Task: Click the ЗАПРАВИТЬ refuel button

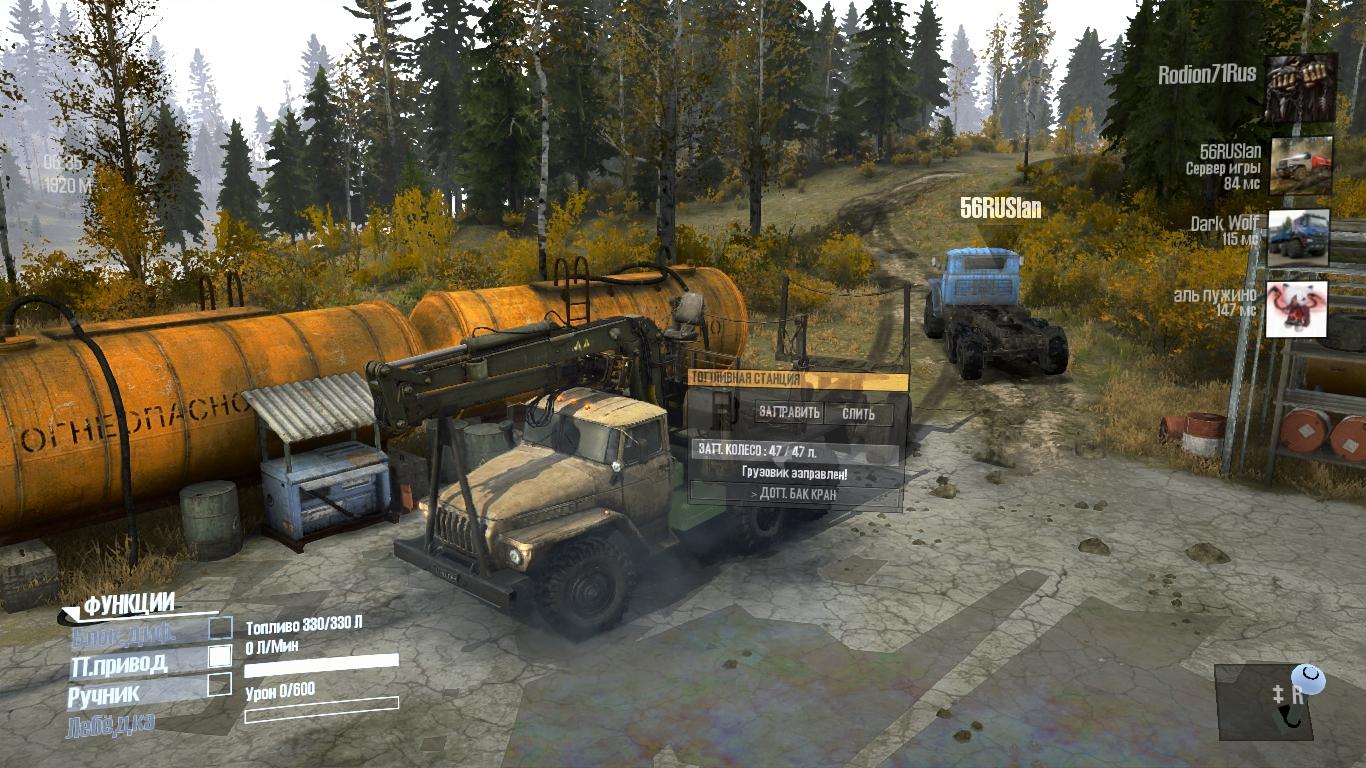Action: [789, 413]
